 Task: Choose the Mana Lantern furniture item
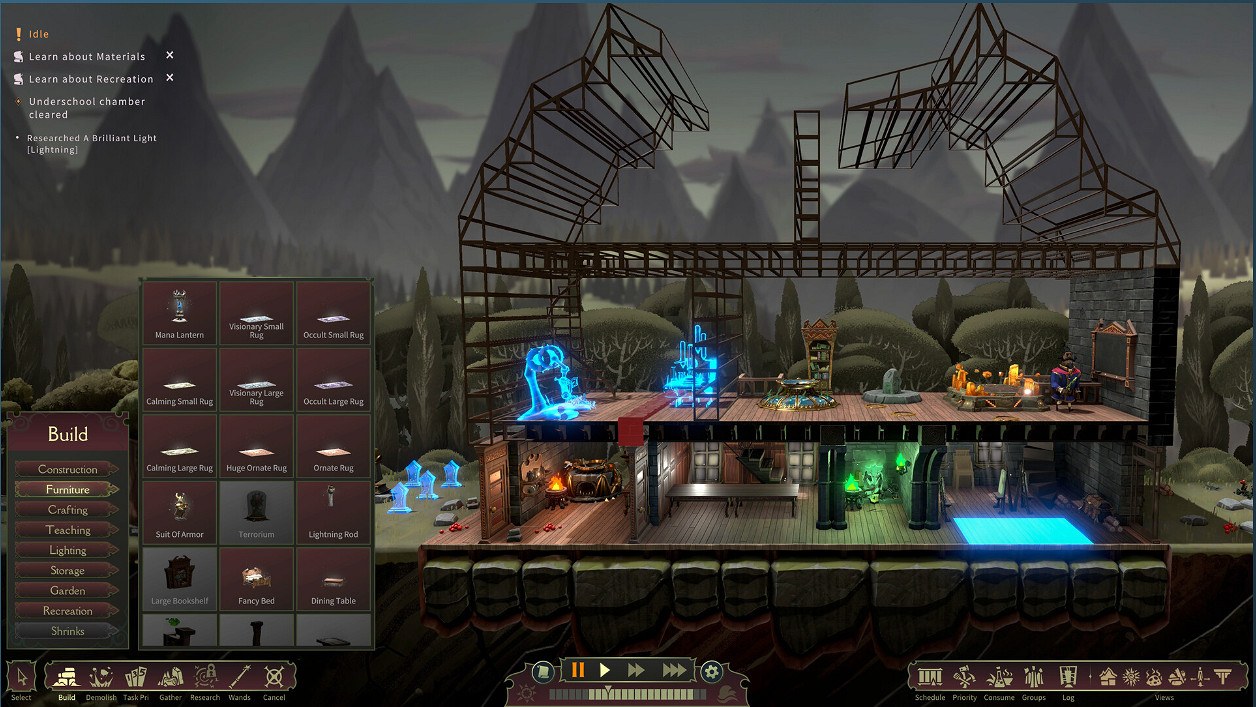coord(180,313)
